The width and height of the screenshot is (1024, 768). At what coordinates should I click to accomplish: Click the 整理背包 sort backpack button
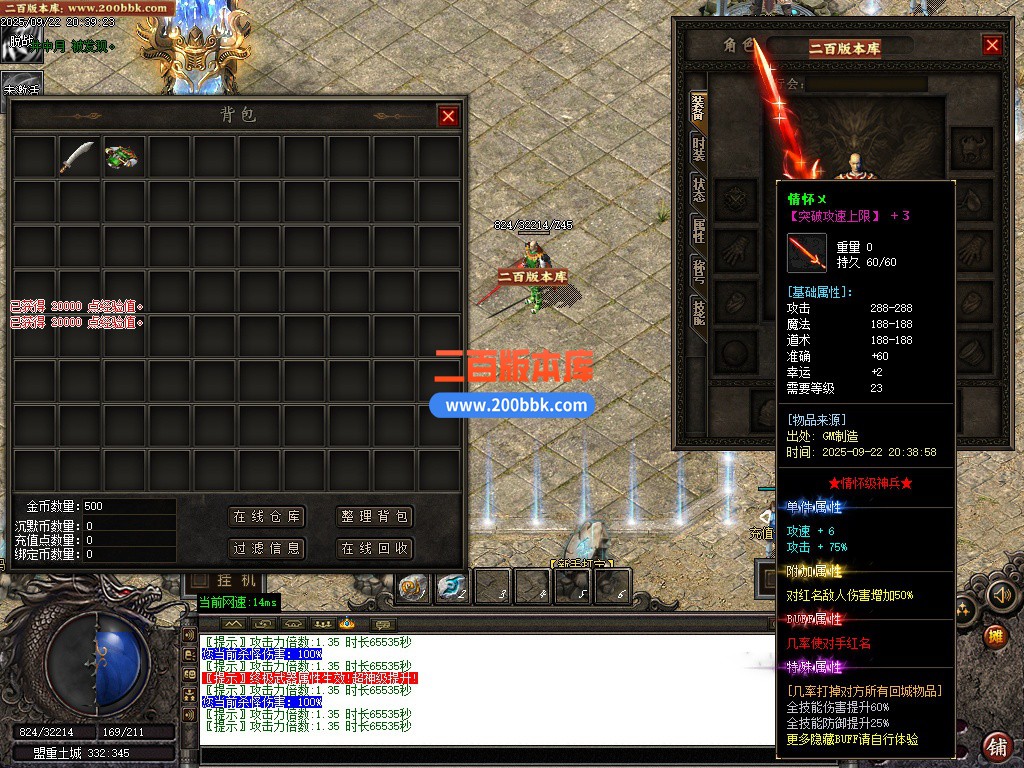[374, 517]
